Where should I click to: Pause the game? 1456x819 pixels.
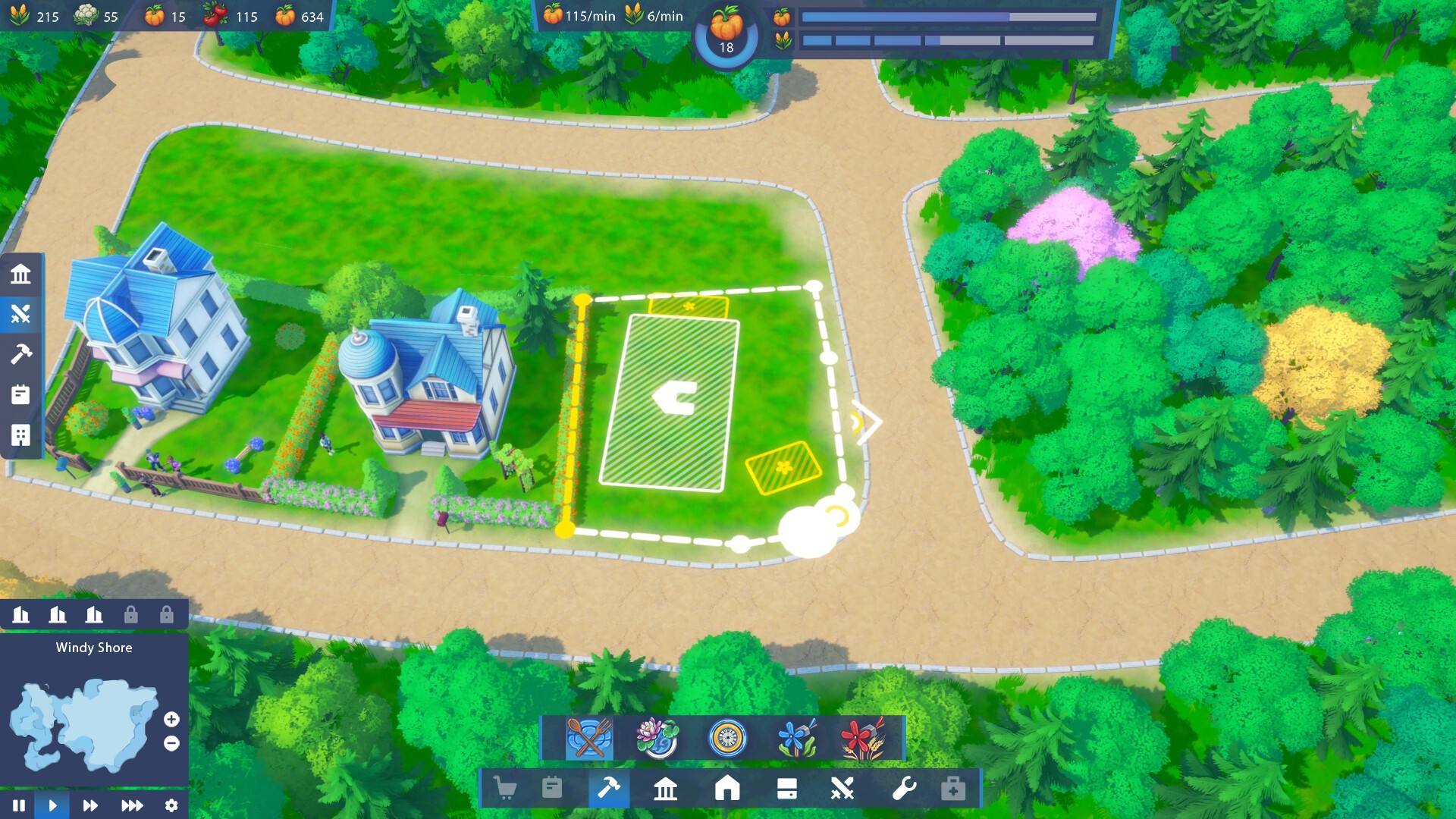pyautogui.click(x=19, y=805)
